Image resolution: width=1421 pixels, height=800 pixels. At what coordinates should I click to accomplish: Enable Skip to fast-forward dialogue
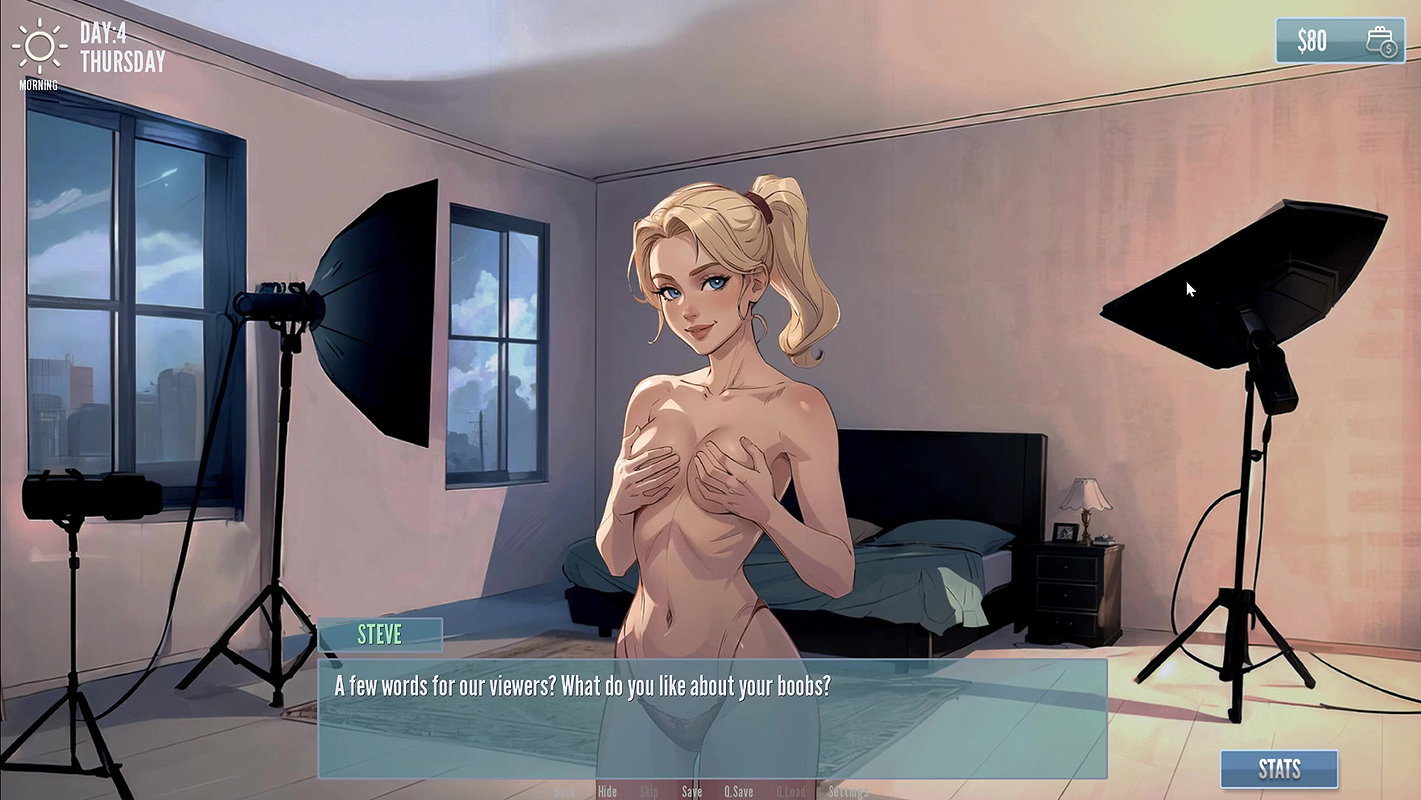pyautogui.click(x=650, y=790)
